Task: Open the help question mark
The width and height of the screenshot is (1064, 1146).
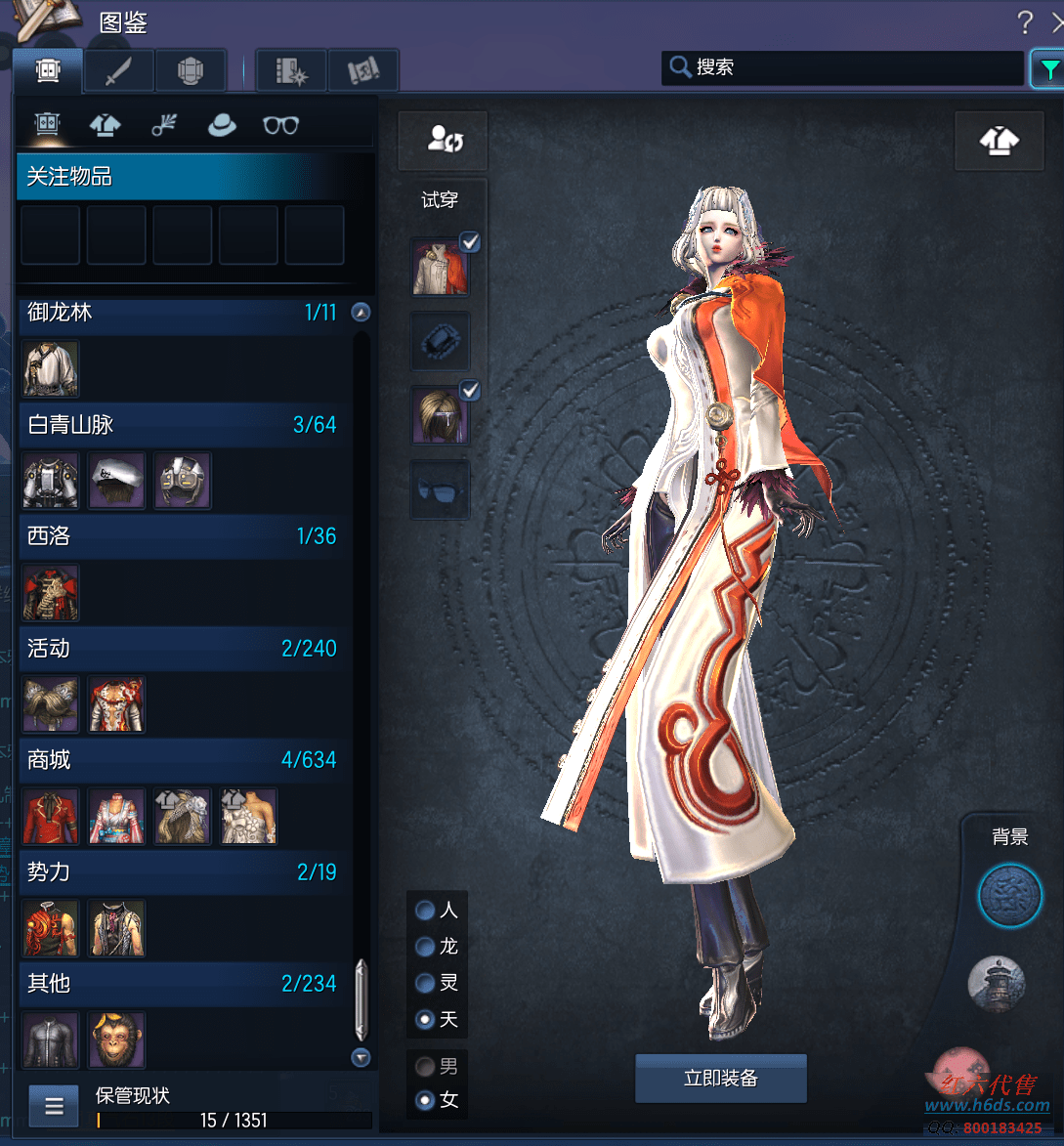Action: pyautogui.click(x=1024, y=21)
